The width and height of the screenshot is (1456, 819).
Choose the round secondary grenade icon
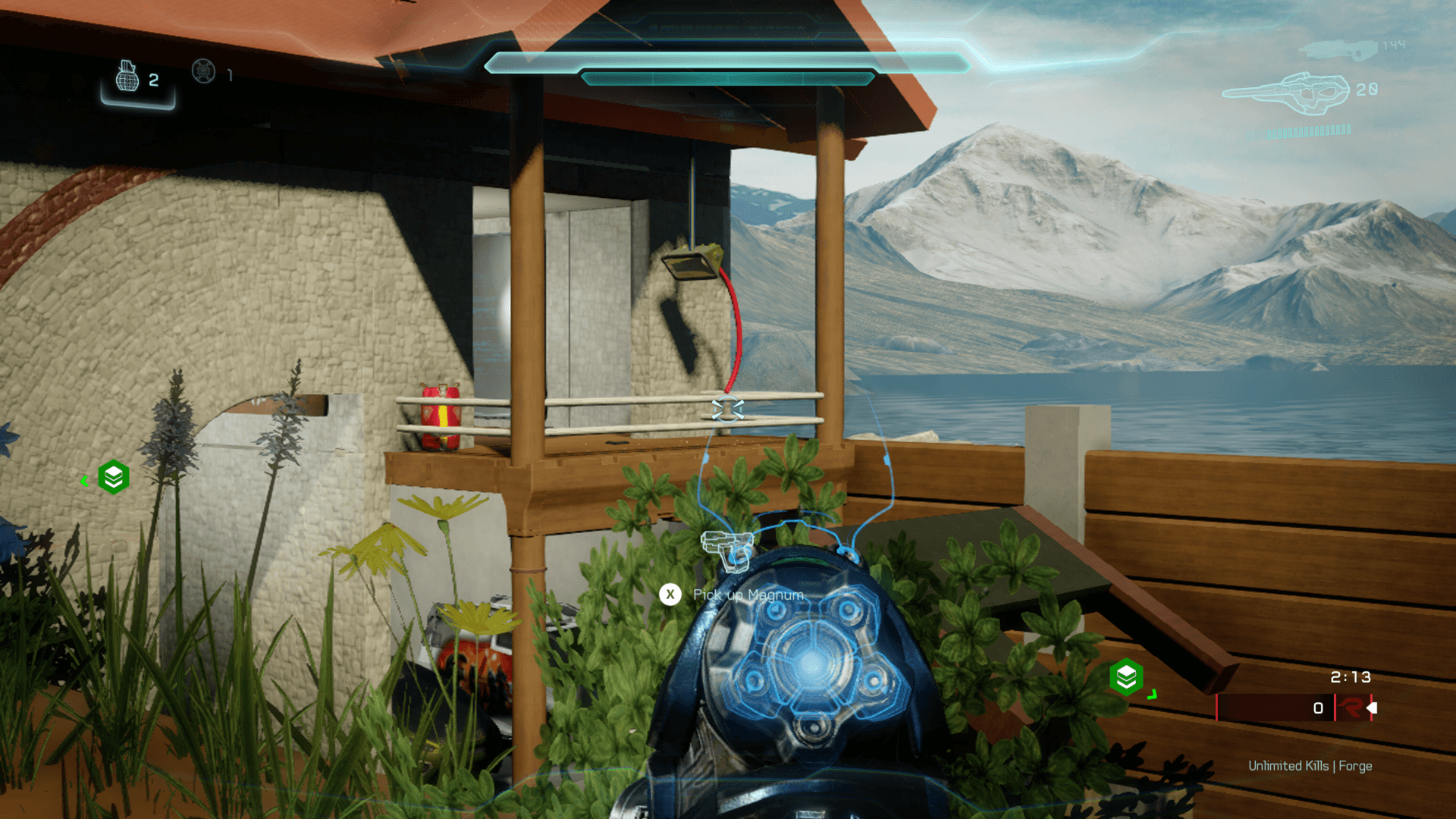[x=203, y=71]
